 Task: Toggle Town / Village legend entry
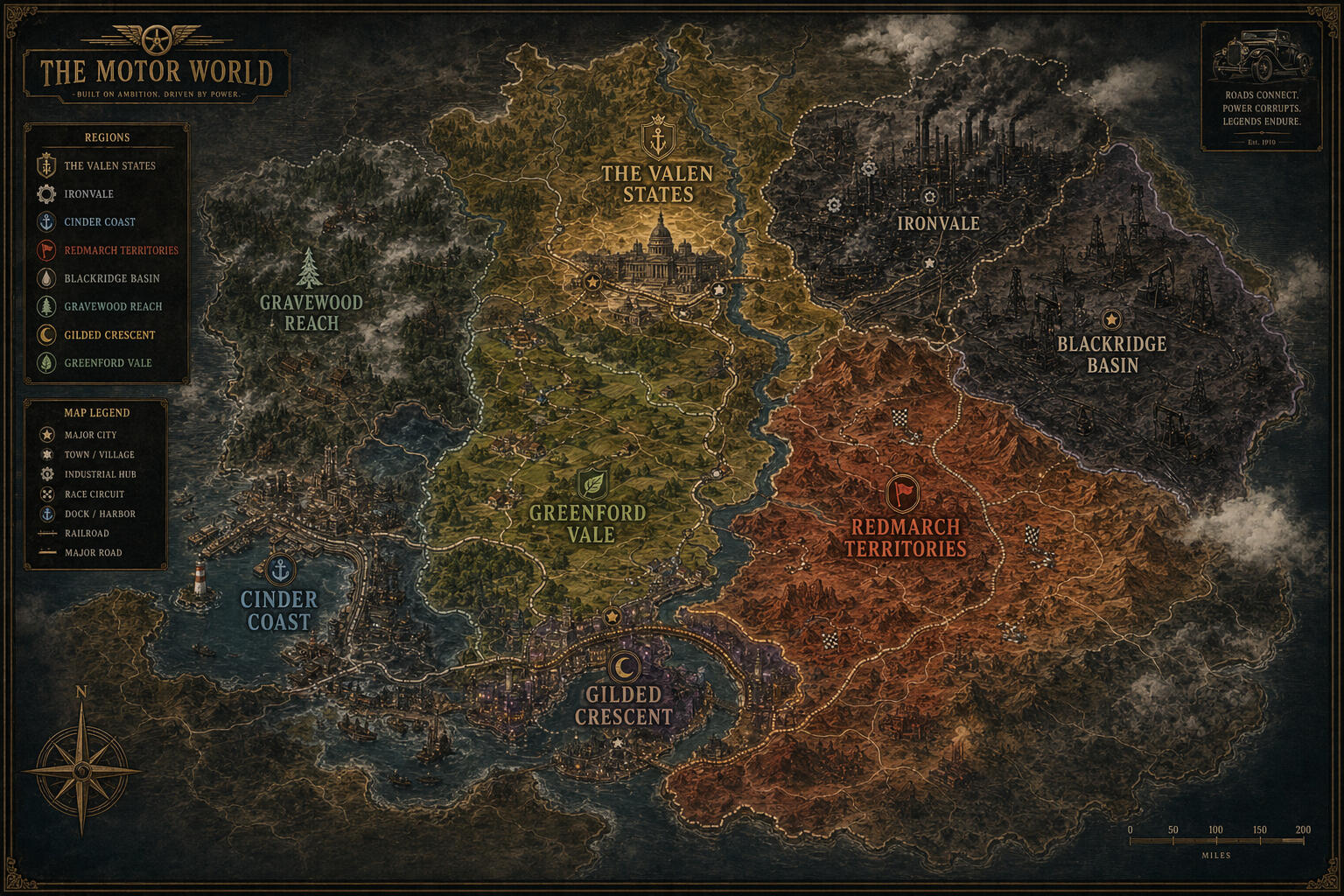click(x=99, y=455)
